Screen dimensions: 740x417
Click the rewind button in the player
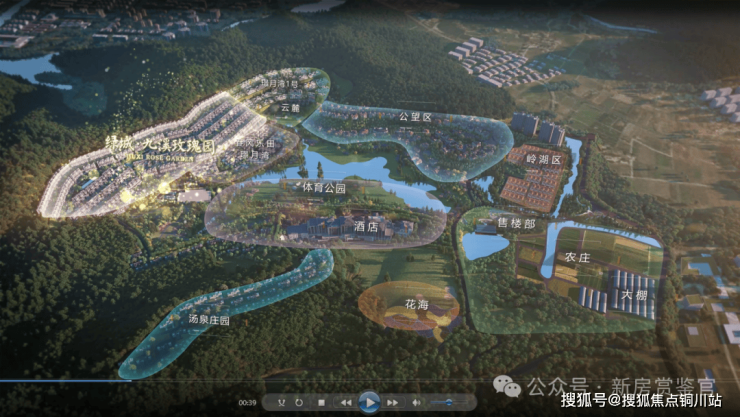pyautogui.click(x=346, y=403)
